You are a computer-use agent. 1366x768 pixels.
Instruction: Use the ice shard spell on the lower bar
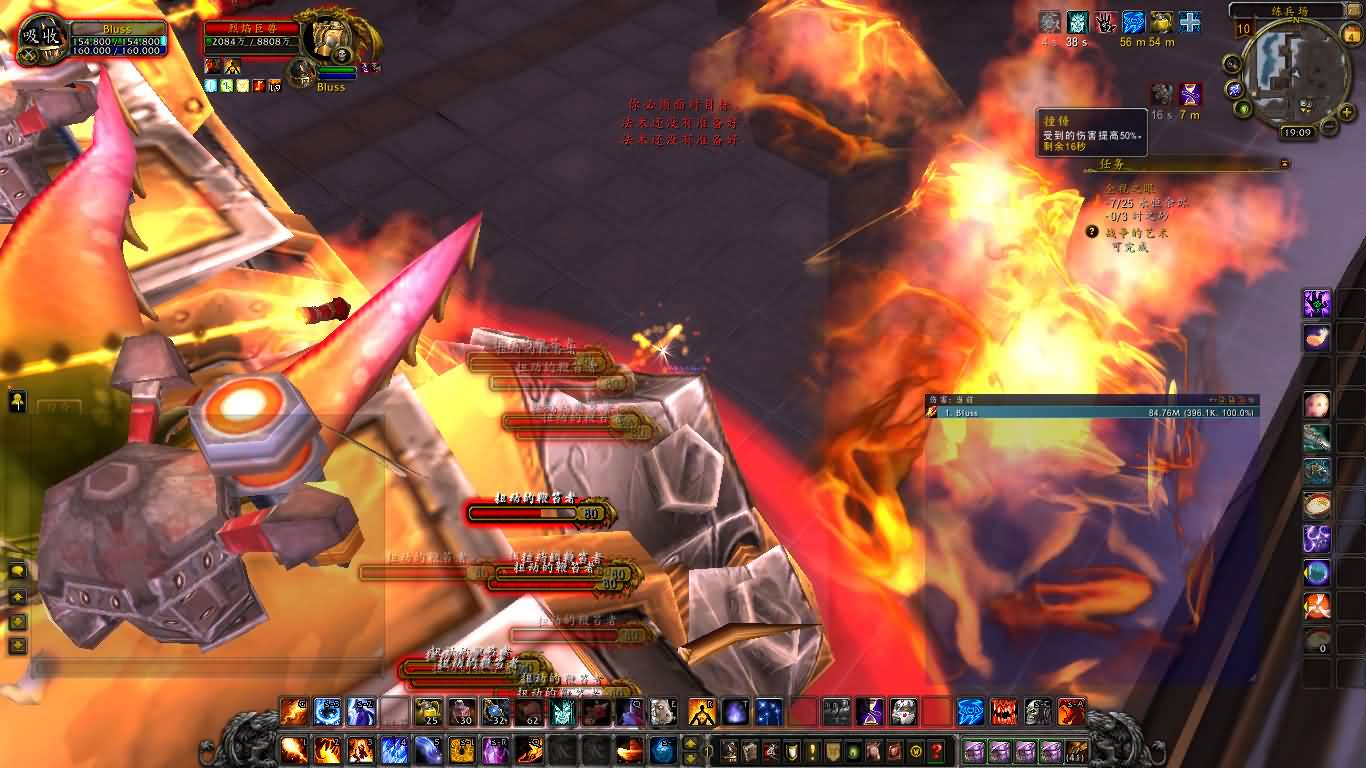pyautogui.click(x=394, y=748)
